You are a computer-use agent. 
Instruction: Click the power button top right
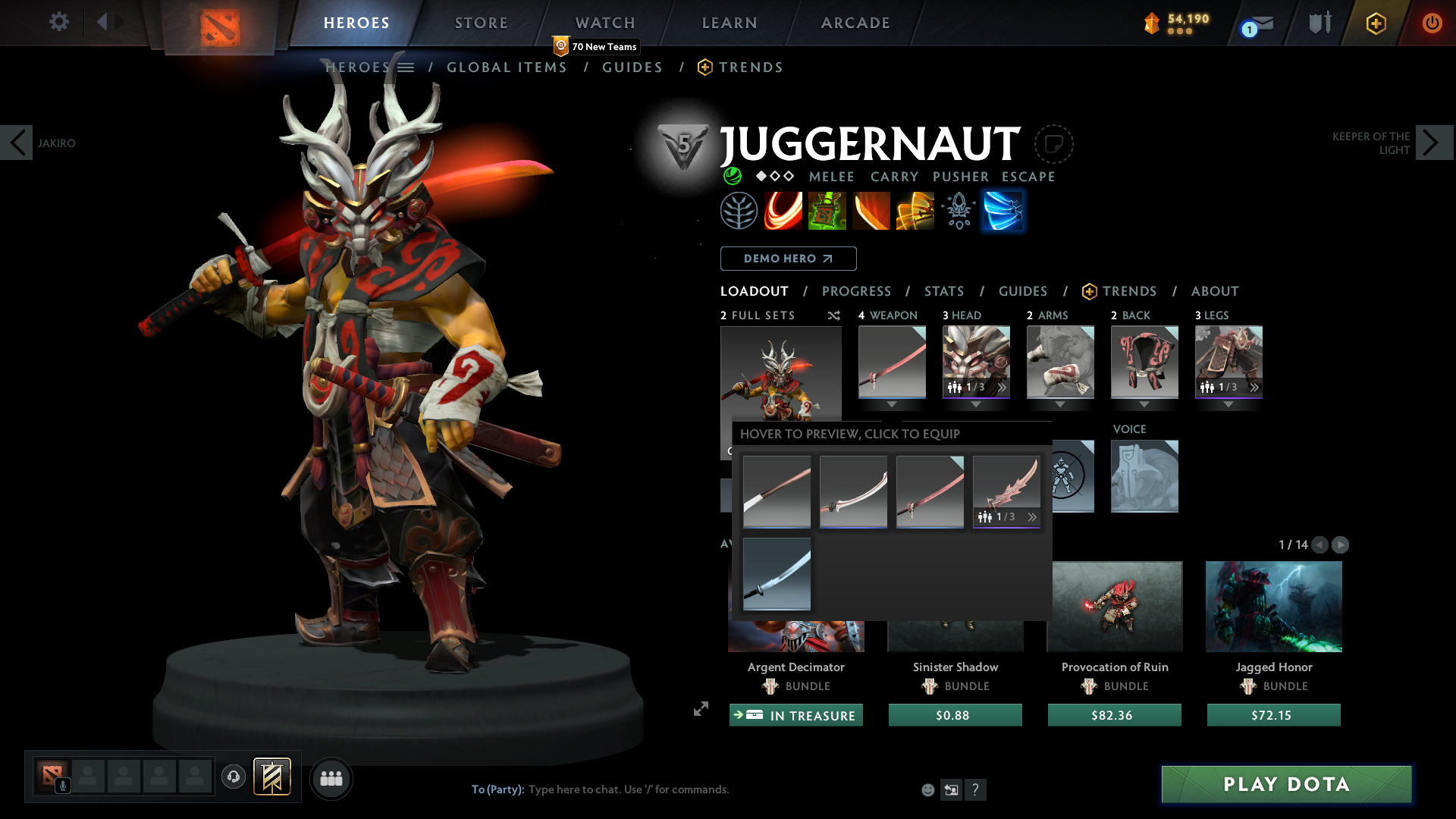pyautogui.click(x=1433, y=22)
